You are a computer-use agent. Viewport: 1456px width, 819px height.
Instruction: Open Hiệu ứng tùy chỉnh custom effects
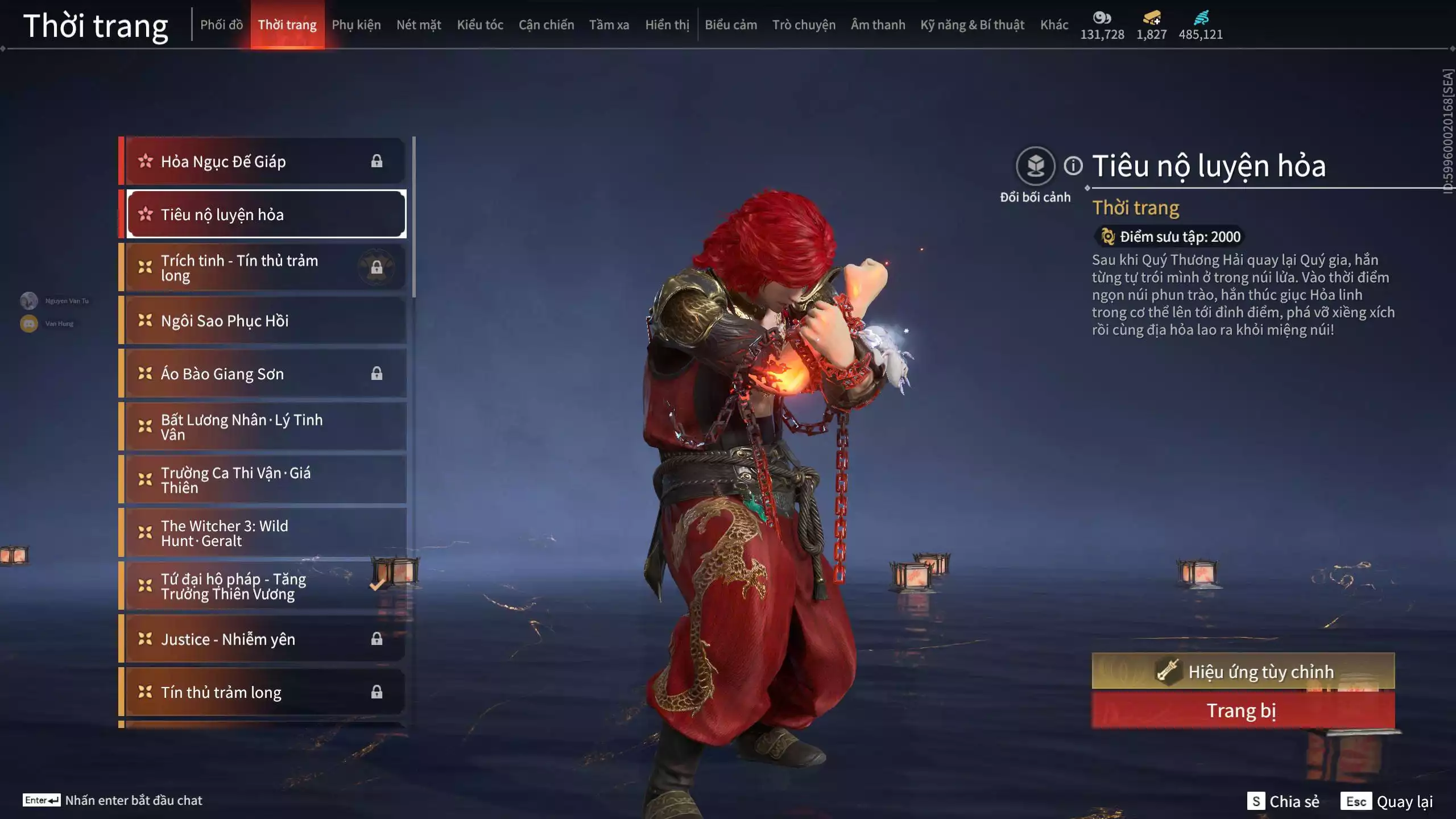[x=1243, y=672]
